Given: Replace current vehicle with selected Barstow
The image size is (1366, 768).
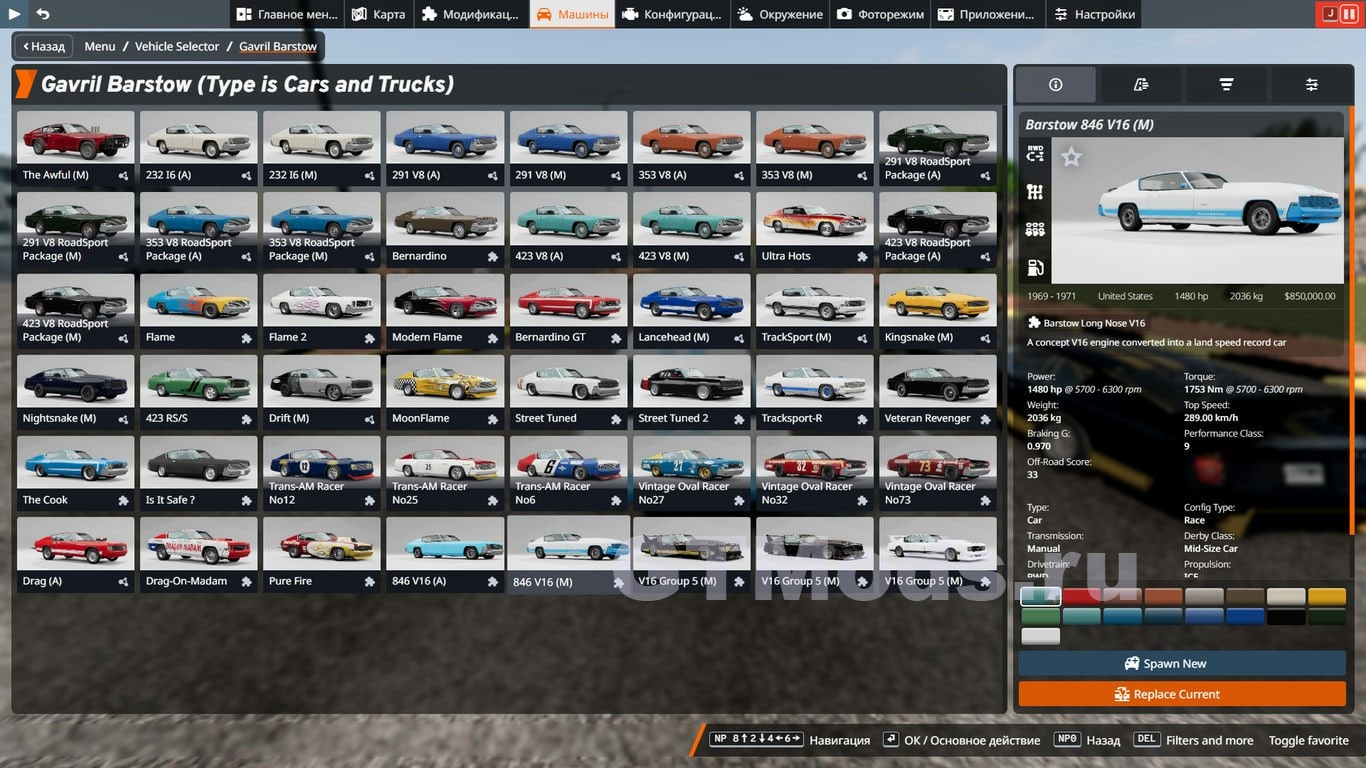Looking at the screenshot, I should pos(1181,694).
